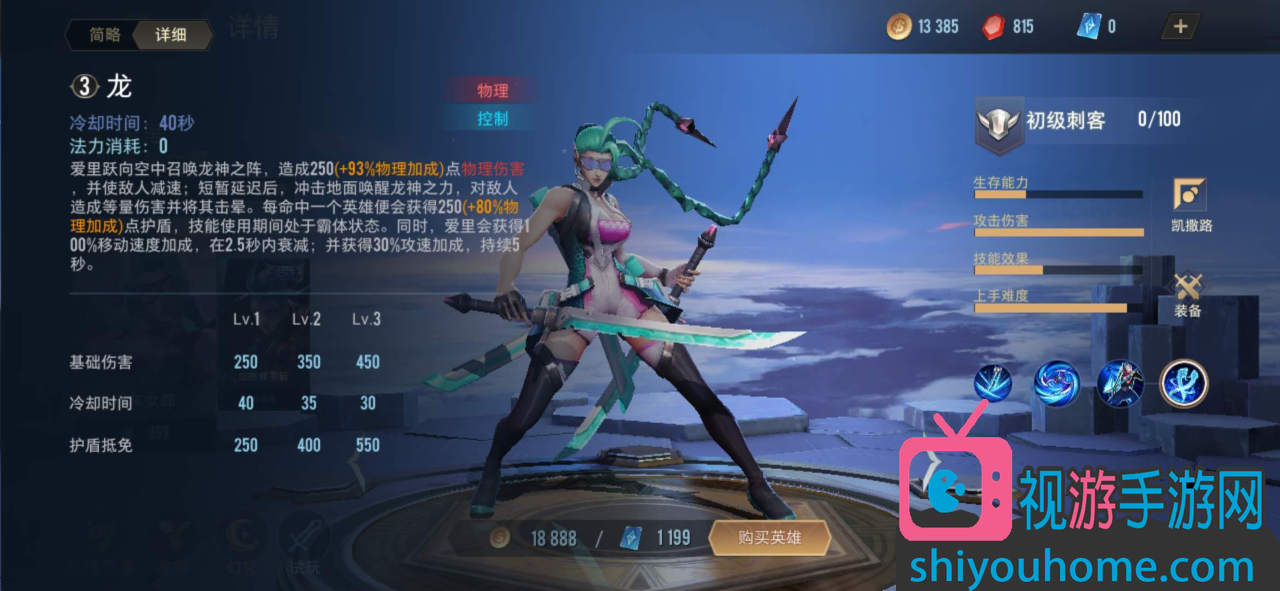The image size is (1280, 591).
Task: Tap the plus button to add currency
Action: [x=1180, y=27]
